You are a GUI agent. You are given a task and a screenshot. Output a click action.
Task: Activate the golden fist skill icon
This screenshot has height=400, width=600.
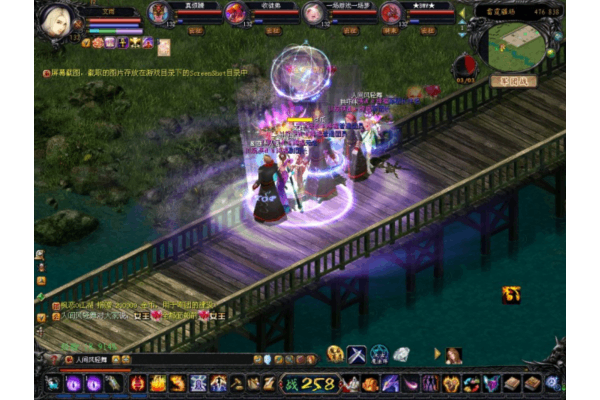[177, 383]
